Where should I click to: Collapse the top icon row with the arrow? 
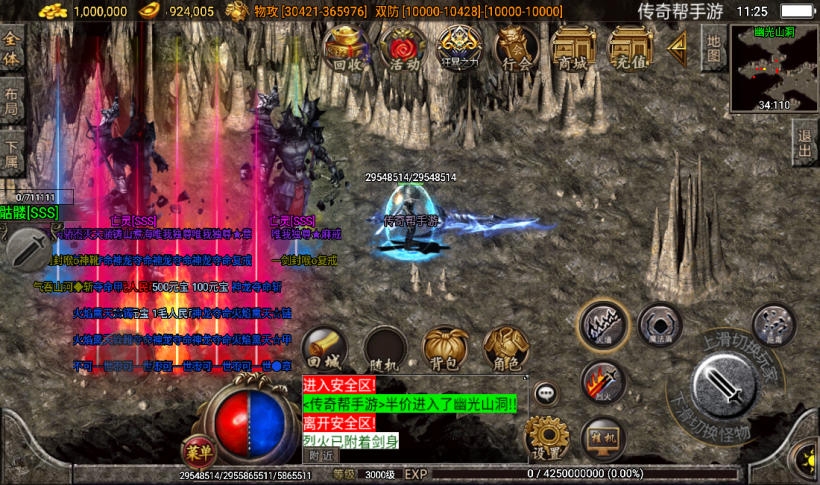click(679, 46)
